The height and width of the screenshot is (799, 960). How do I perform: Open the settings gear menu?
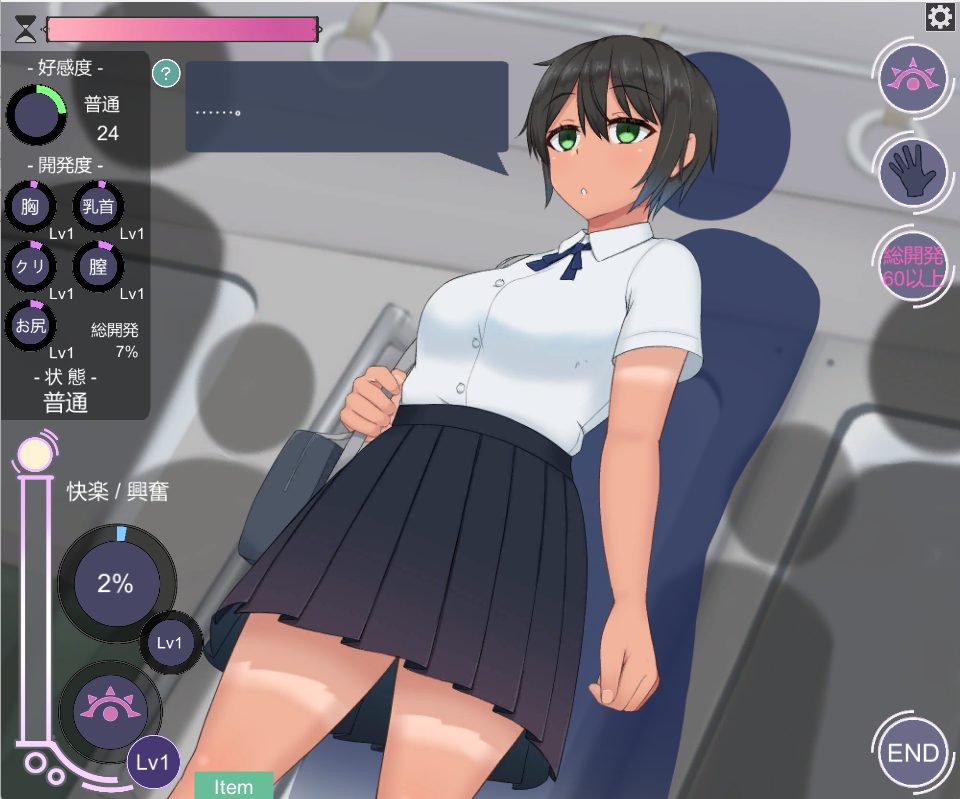coord(939,17)
